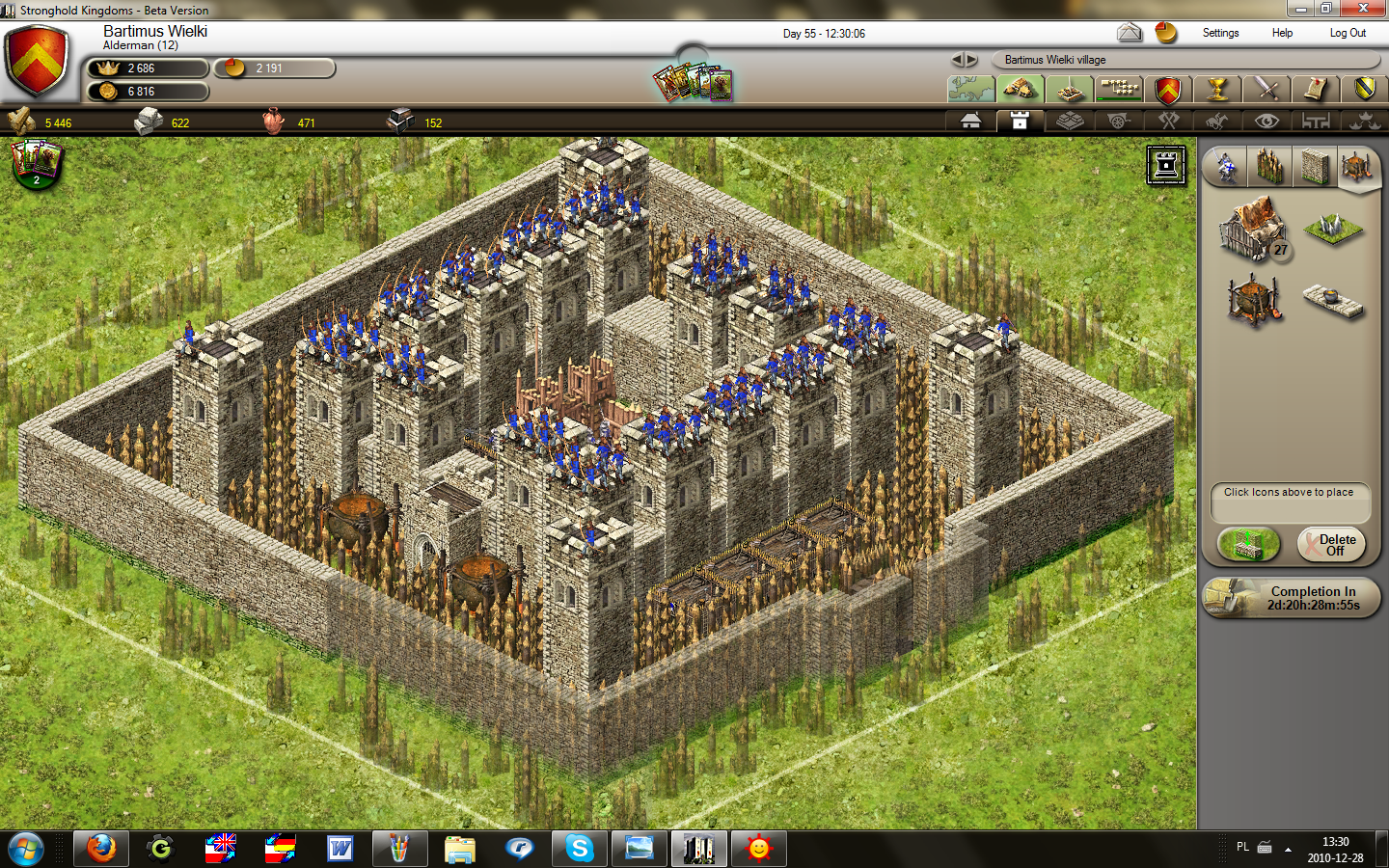The height and width of the screenshot is (868, 1389).
Task: Select the stone wall category tab
Action: coord(1313,167)
